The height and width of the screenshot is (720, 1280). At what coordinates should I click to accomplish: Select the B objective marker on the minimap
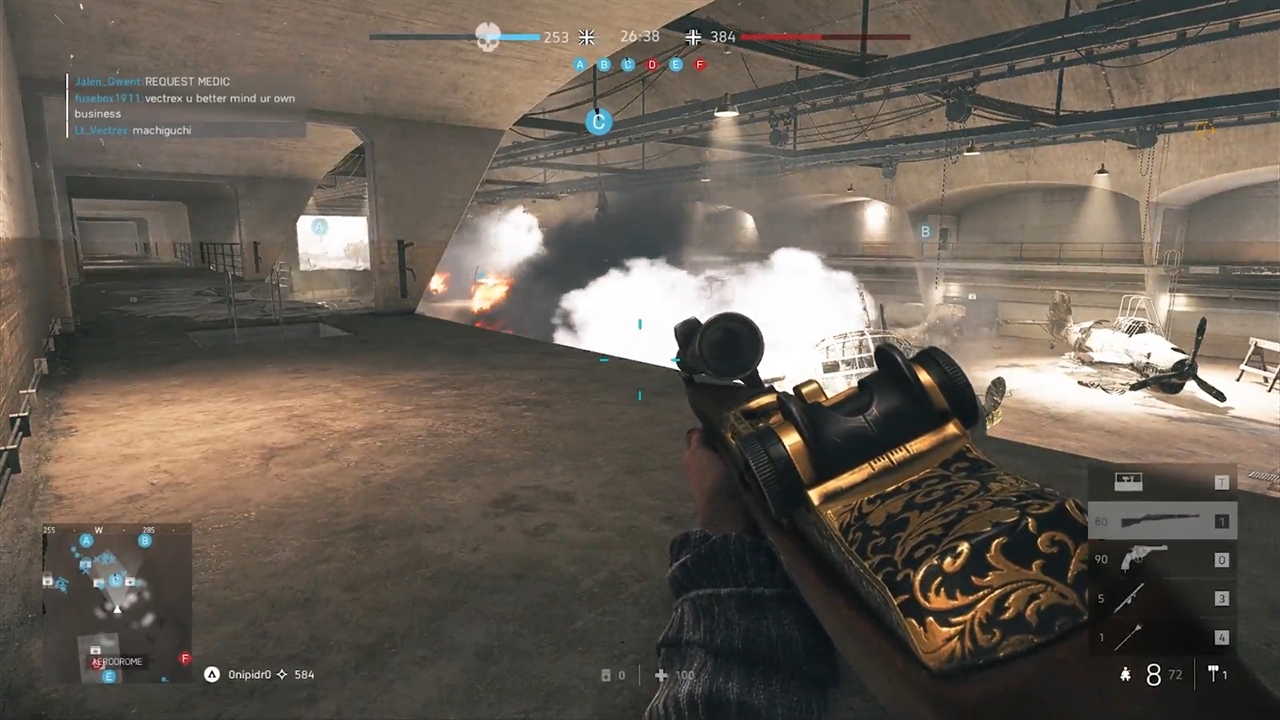pos(145,541)
